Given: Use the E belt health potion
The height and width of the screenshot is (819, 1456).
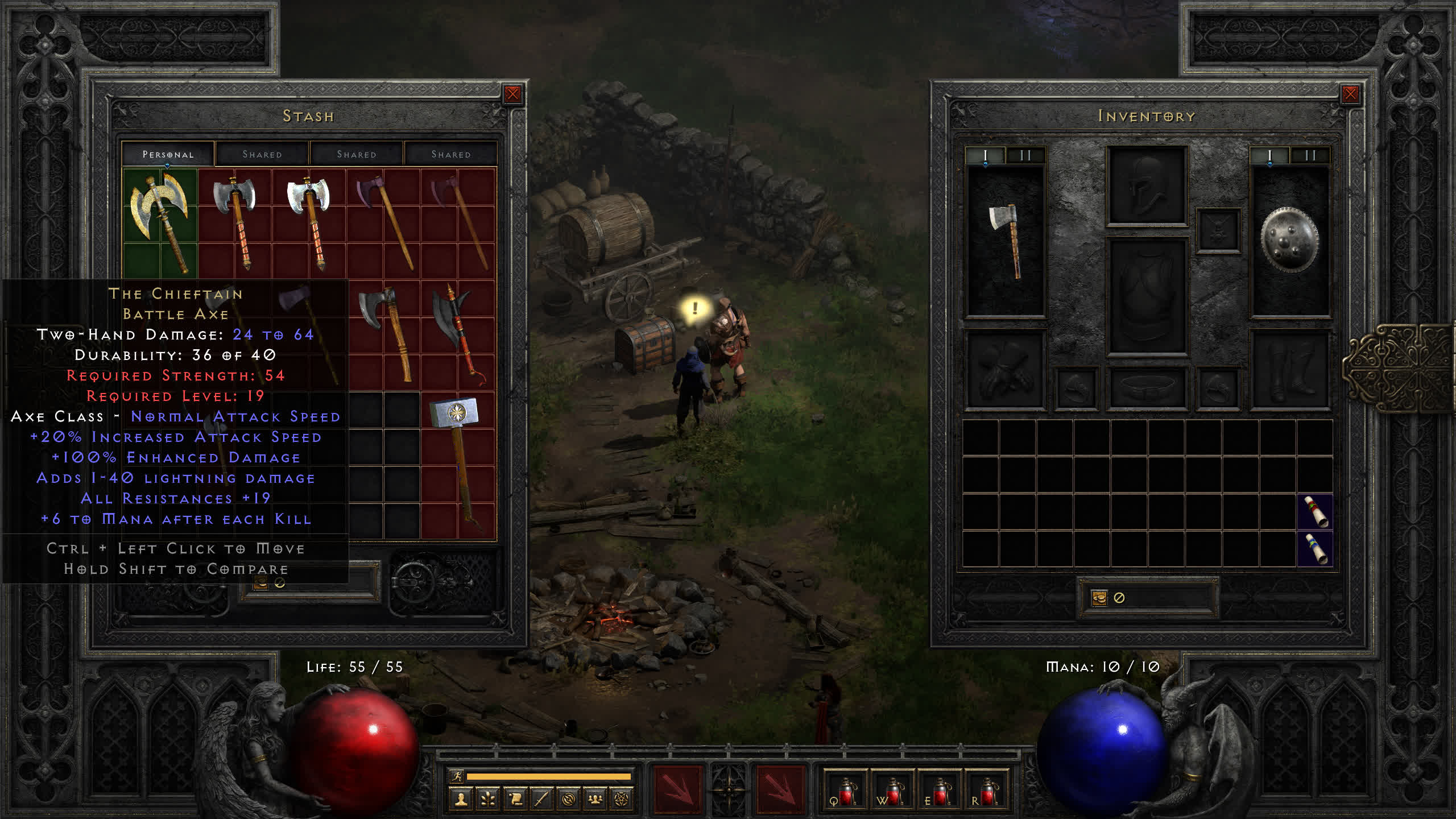Looking at the screenshot, I should coord(939,792).
